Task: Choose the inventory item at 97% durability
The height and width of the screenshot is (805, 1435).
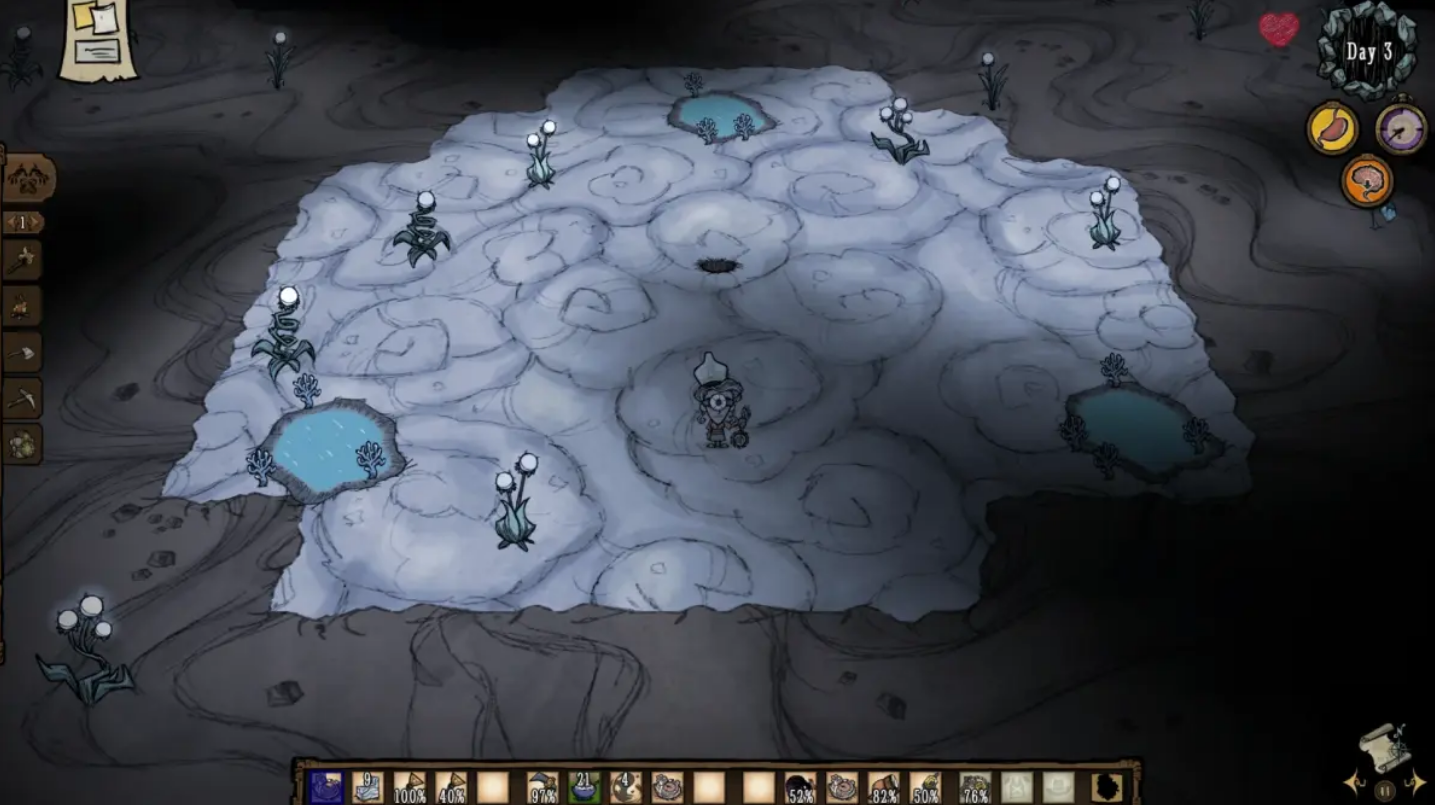Action: (x=542, y=787)
